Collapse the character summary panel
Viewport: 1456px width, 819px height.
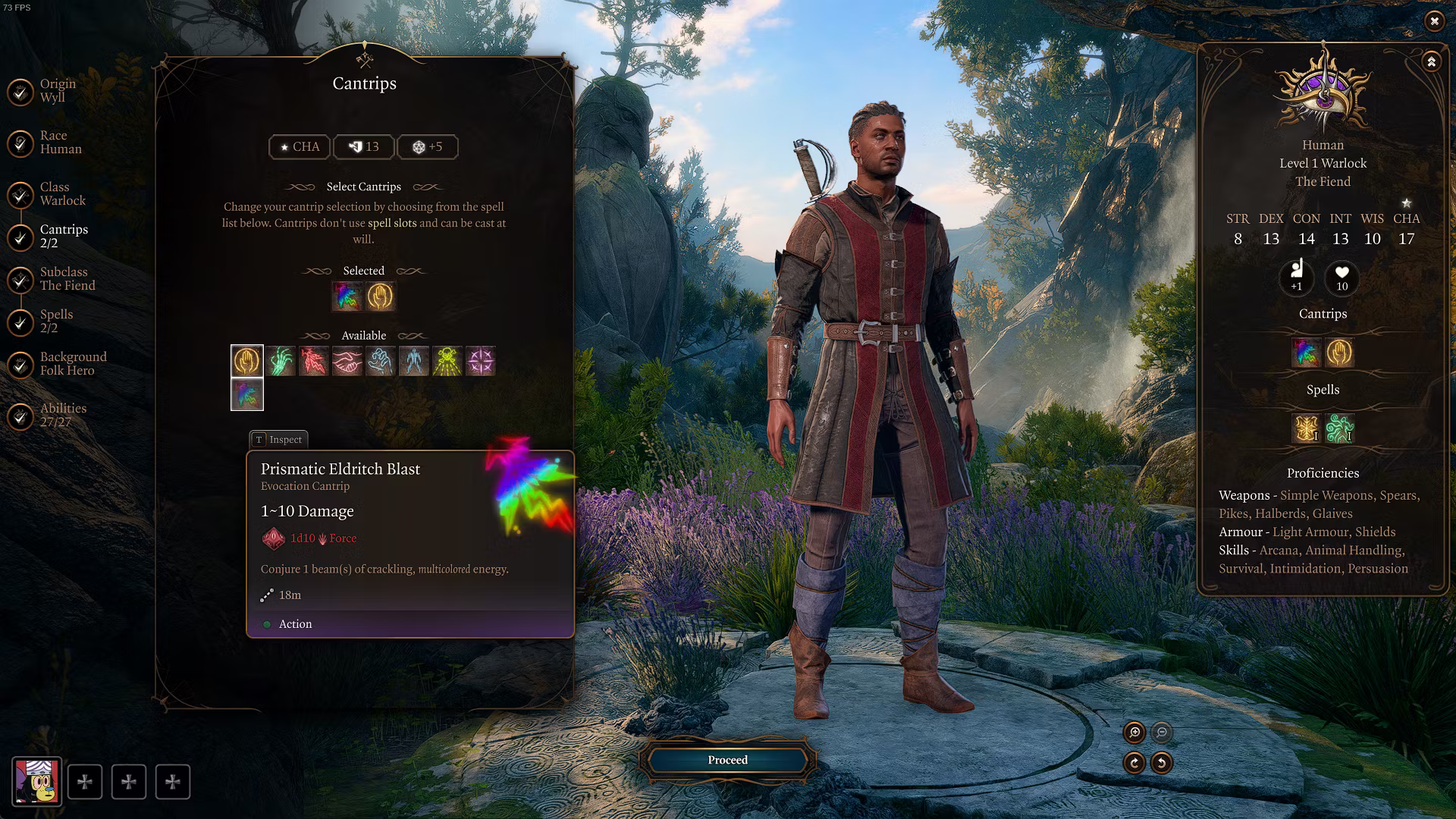pyautogui.click(x=1431, y=62)
